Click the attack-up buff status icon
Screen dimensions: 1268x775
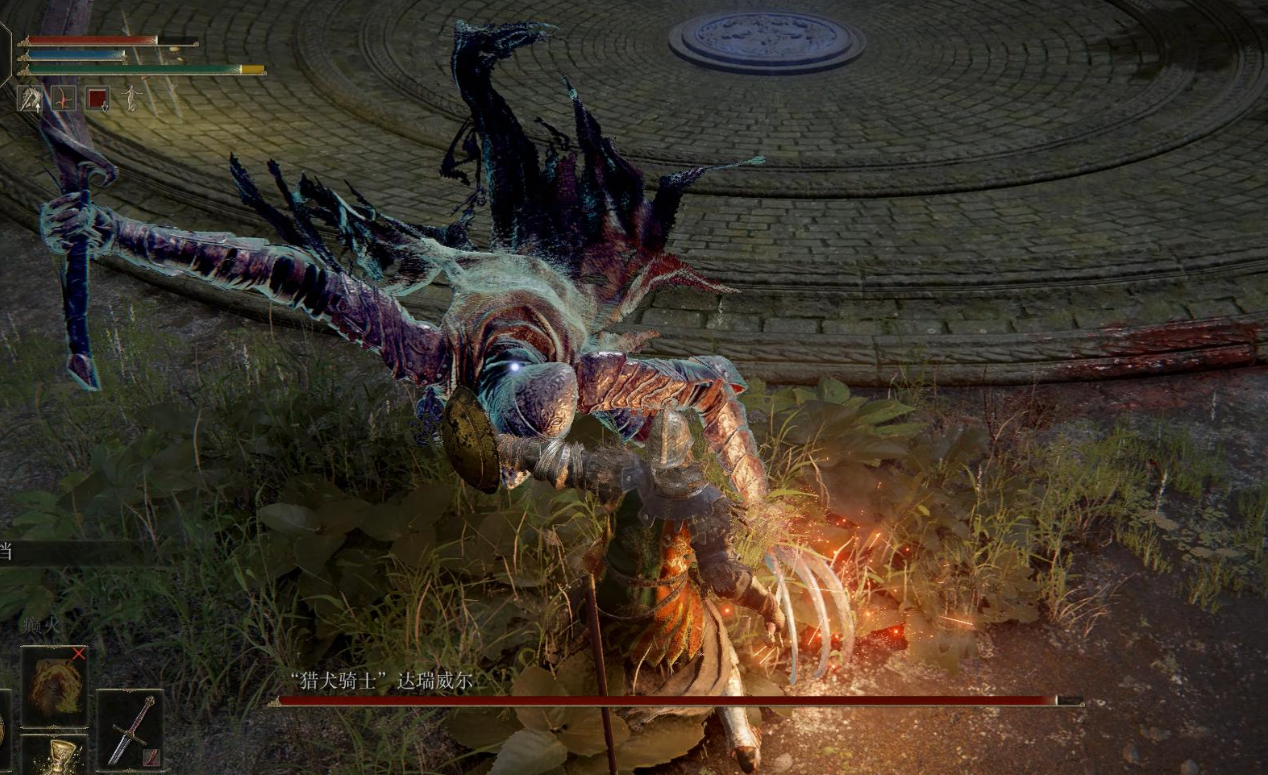29,98
